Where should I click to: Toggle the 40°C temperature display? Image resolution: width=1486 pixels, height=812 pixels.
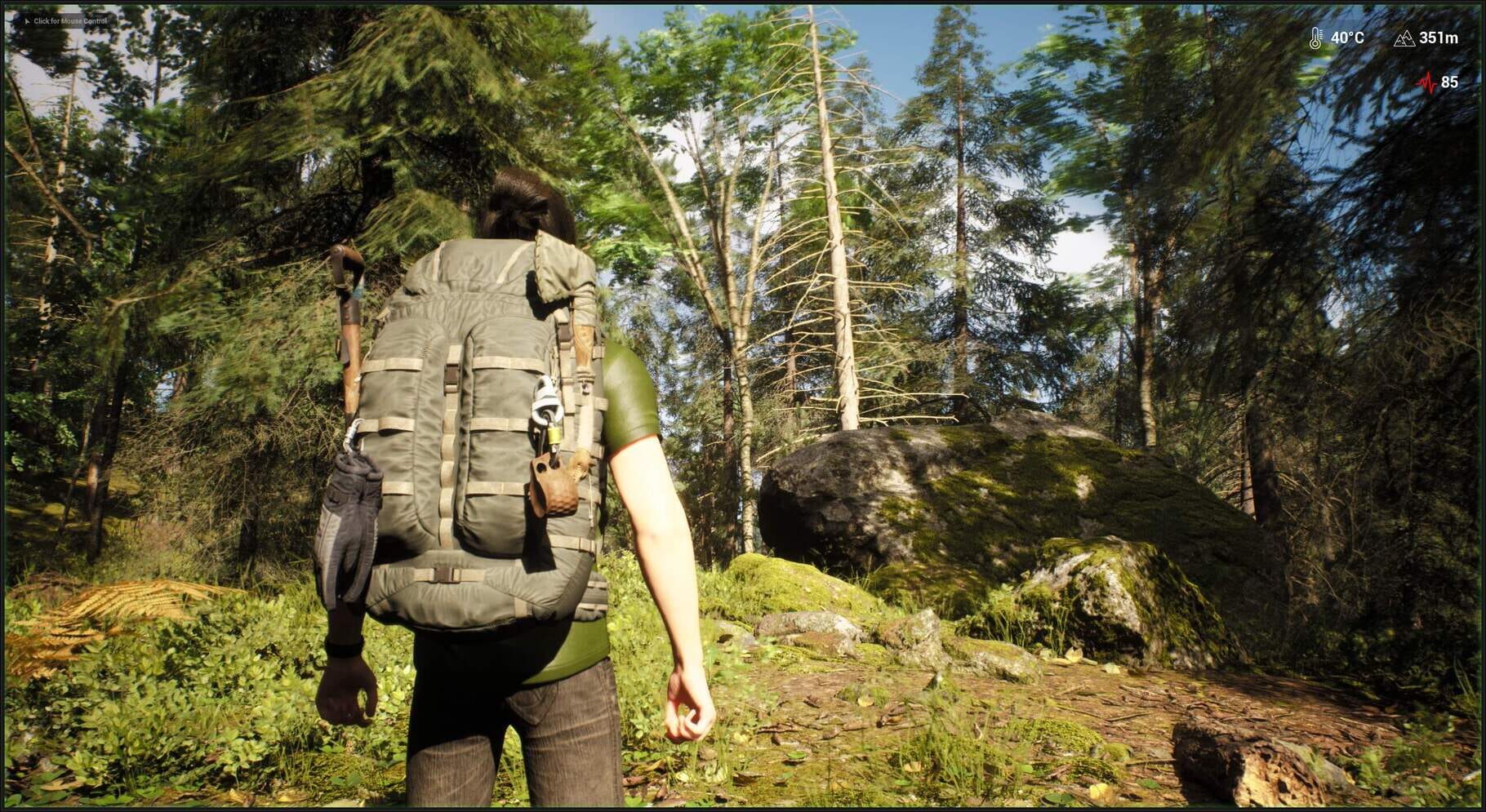pyautogui.click(x=1348, y=38)
